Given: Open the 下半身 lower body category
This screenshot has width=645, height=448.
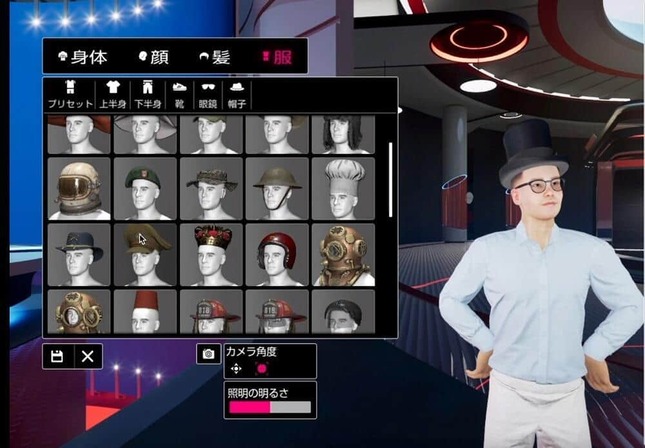Looking at the screenshot, I should coord(147,94).
